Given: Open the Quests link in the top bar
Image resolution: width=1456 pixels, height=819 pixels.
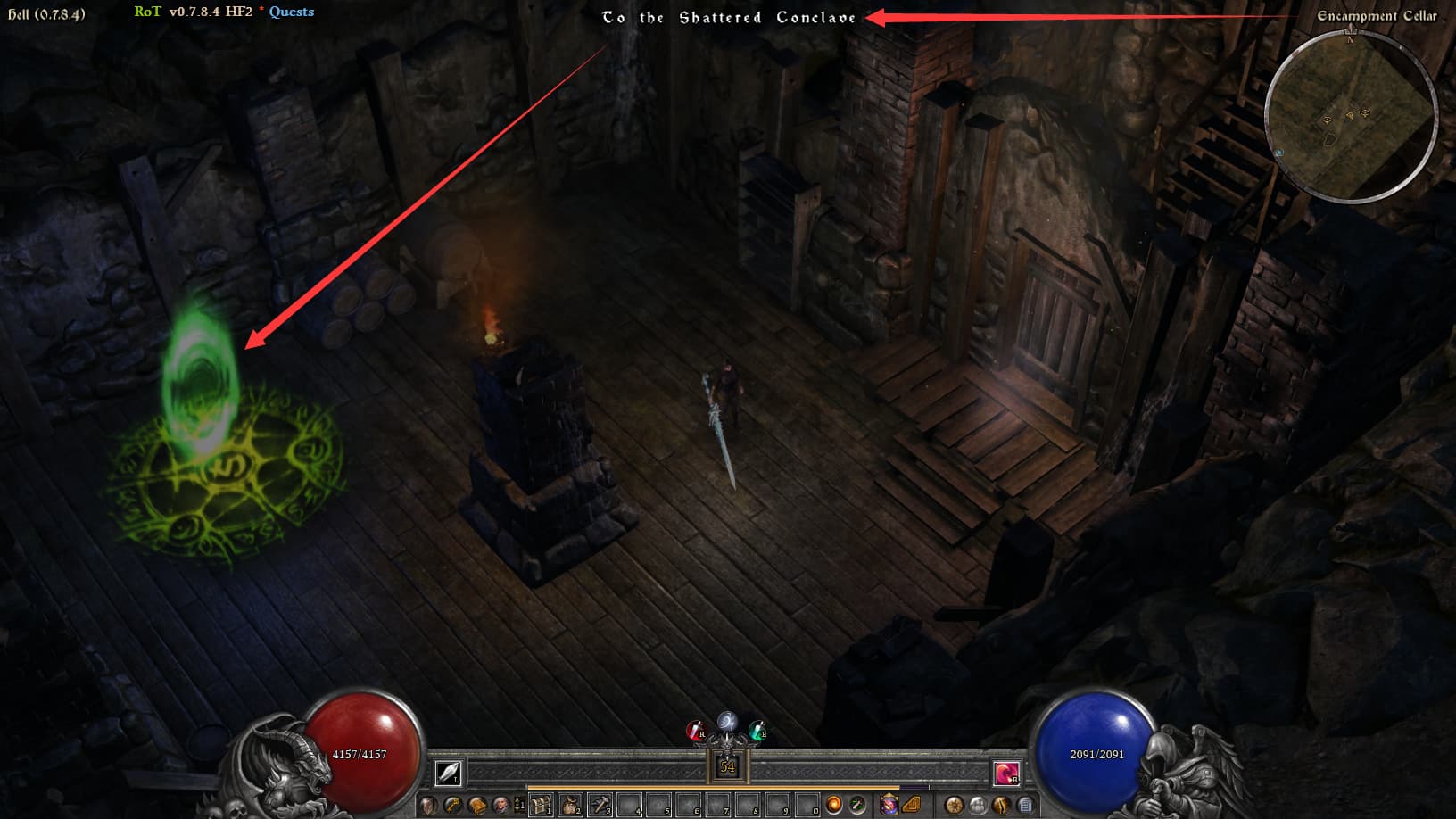Looking at the screenshot, I should [x=292, y=12].
